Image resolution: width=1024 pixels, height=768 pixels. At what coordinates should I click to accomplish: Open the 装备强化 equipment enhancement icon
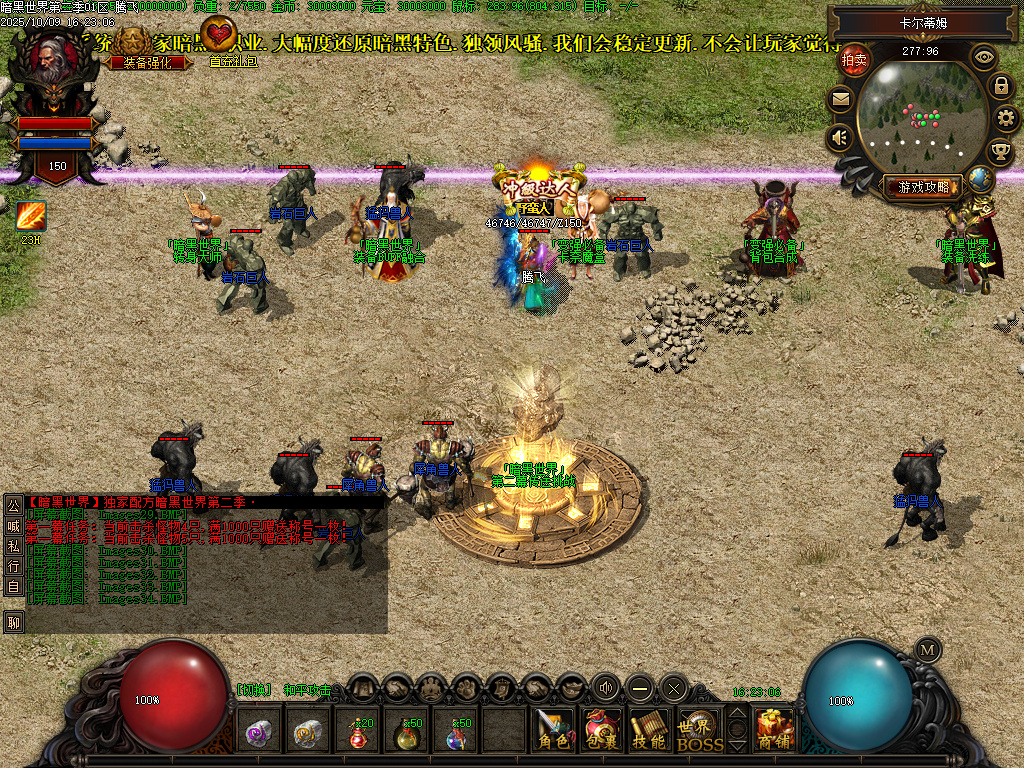pos(133,45)
